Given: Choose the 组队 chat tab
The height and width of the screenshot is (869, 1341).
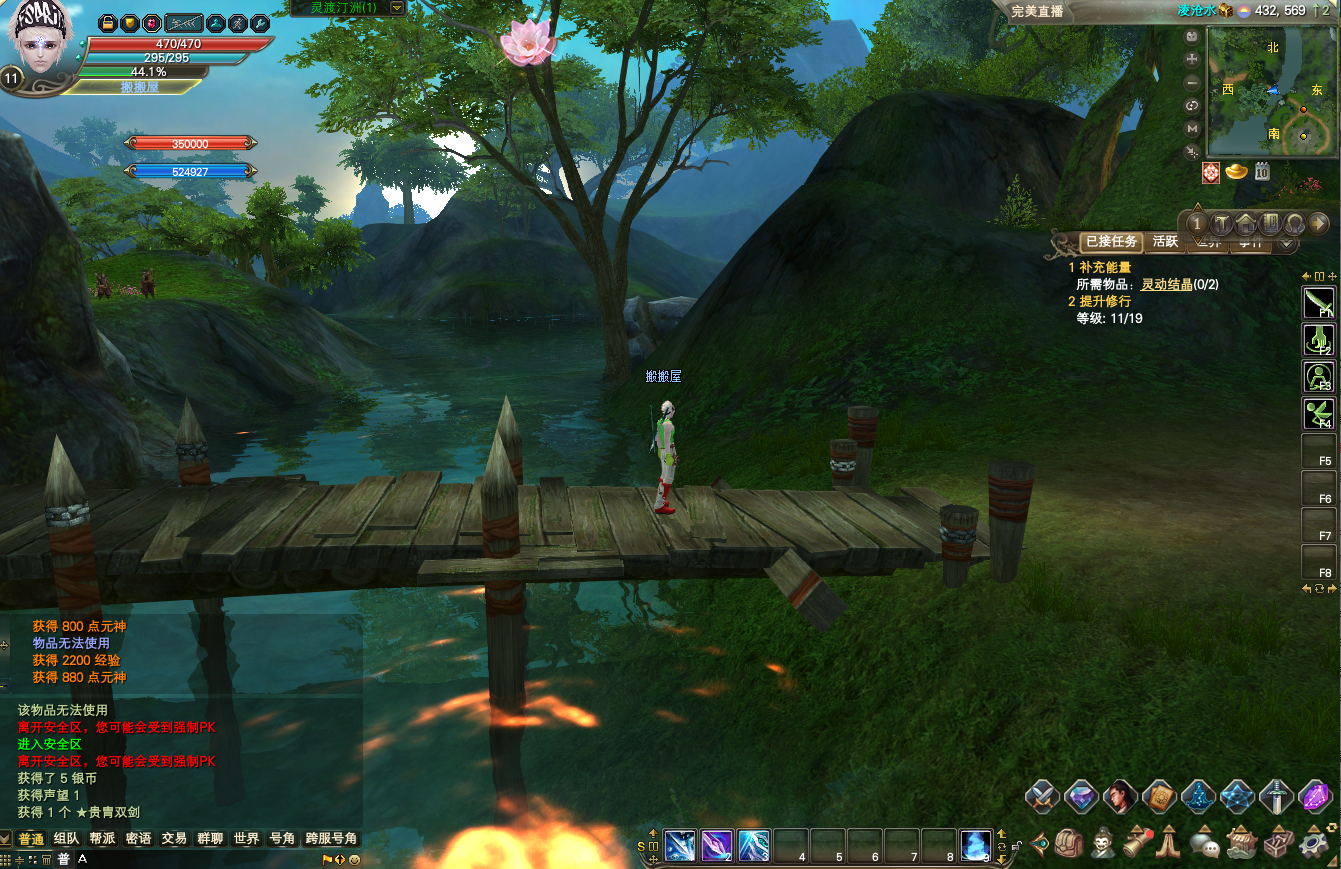Looking at the screenshot, I should click(67, 839).
